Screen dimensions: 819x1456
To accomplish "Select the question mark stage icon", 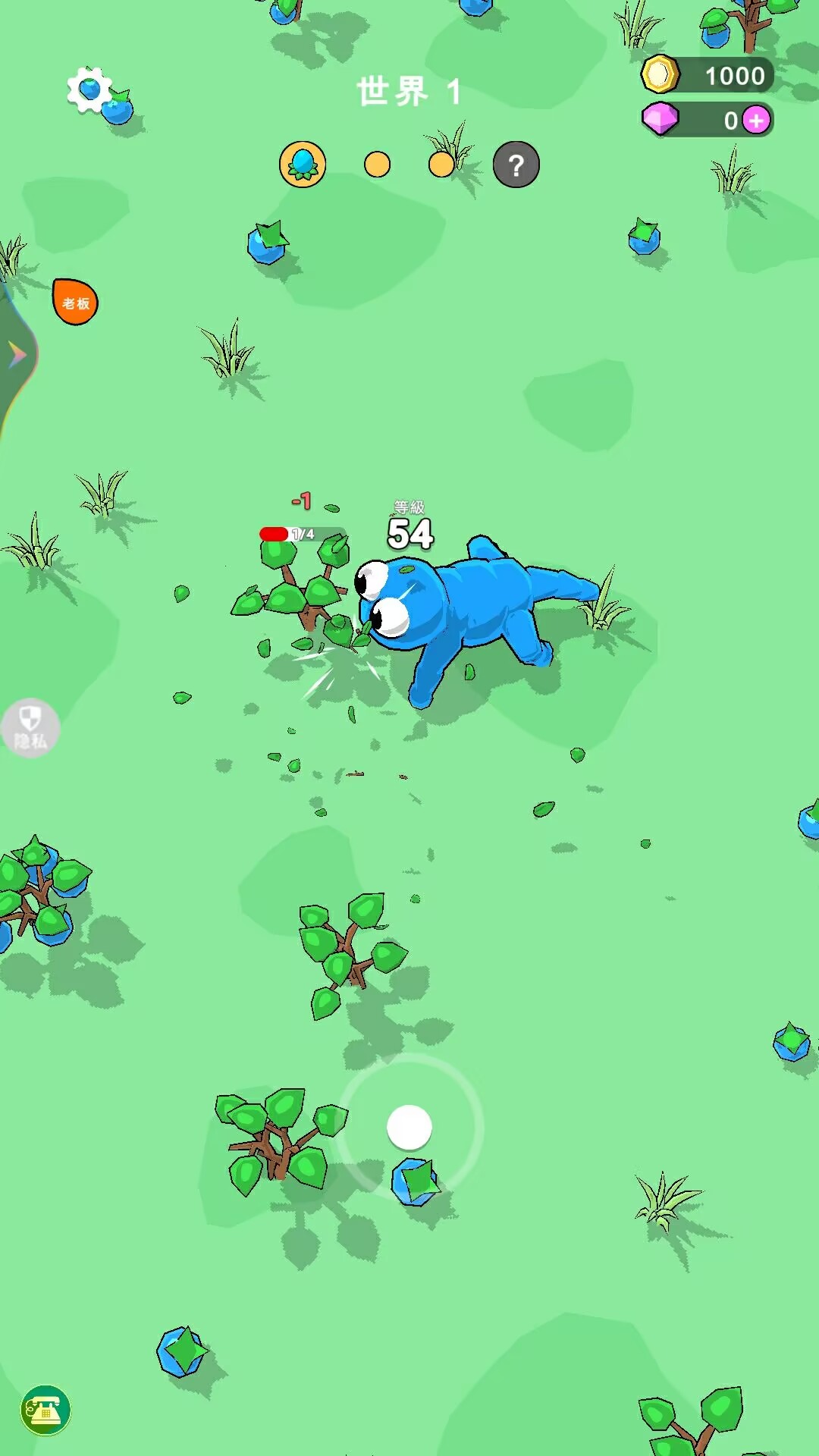I will 516,165.
